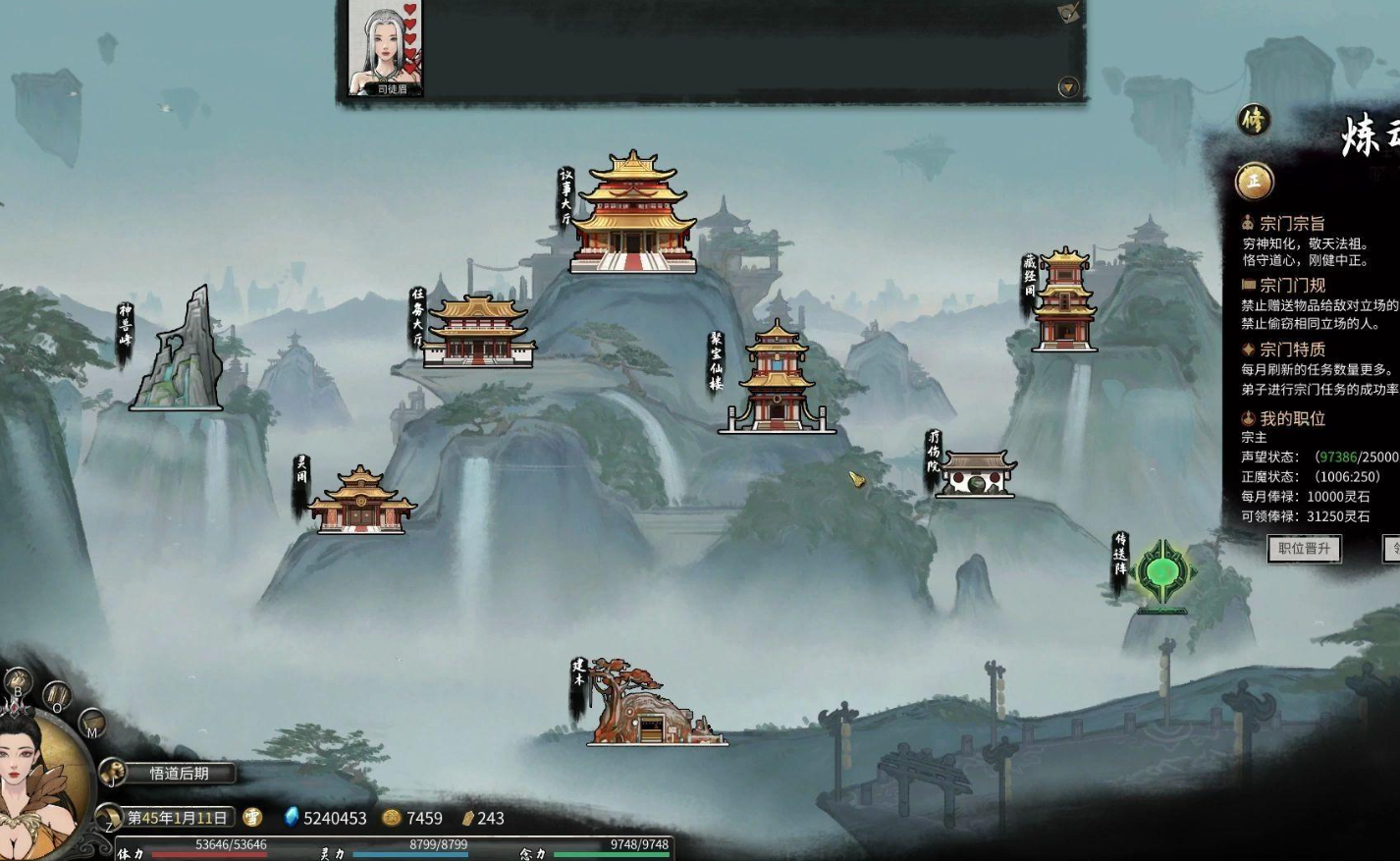Screen dimensions: 1400x861
Task: Open the 任务大厅 mission hall
Action: click(x=479, y=334)
